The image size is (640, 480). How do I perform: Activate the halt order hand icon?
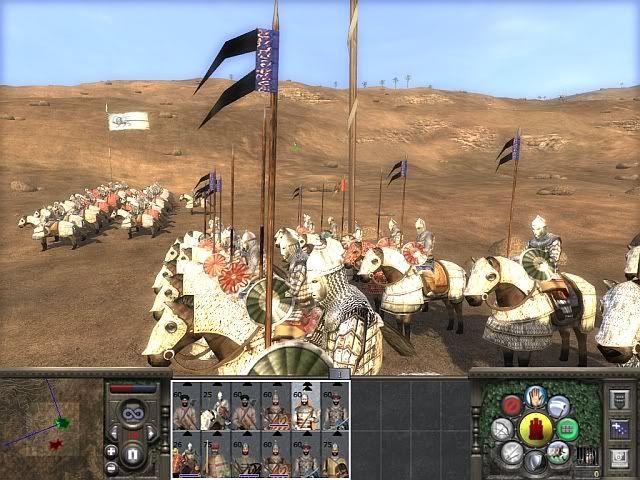(536, 397)
